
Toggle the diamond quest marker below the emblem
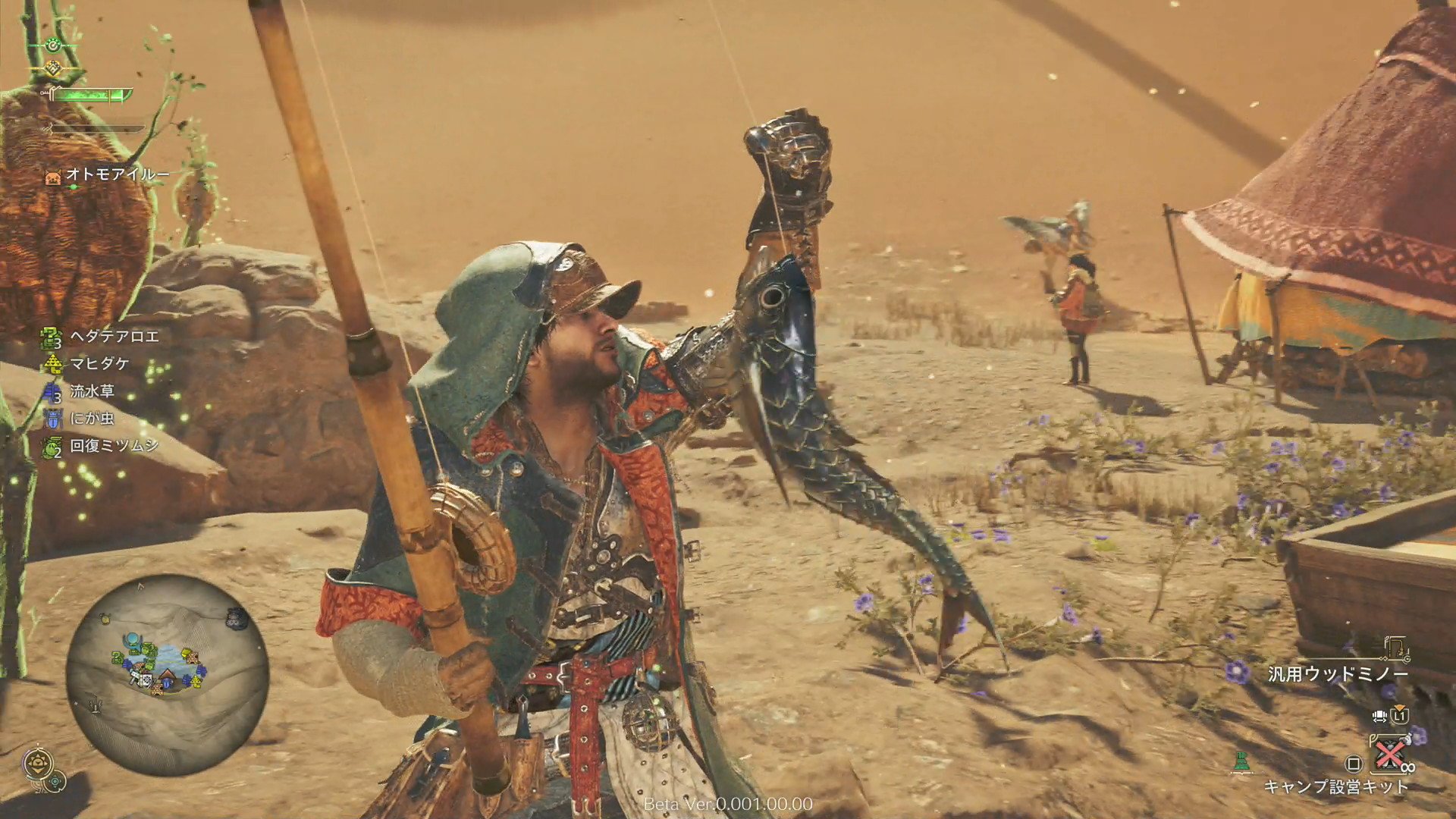pyautogui.click(x=54, y=67)
